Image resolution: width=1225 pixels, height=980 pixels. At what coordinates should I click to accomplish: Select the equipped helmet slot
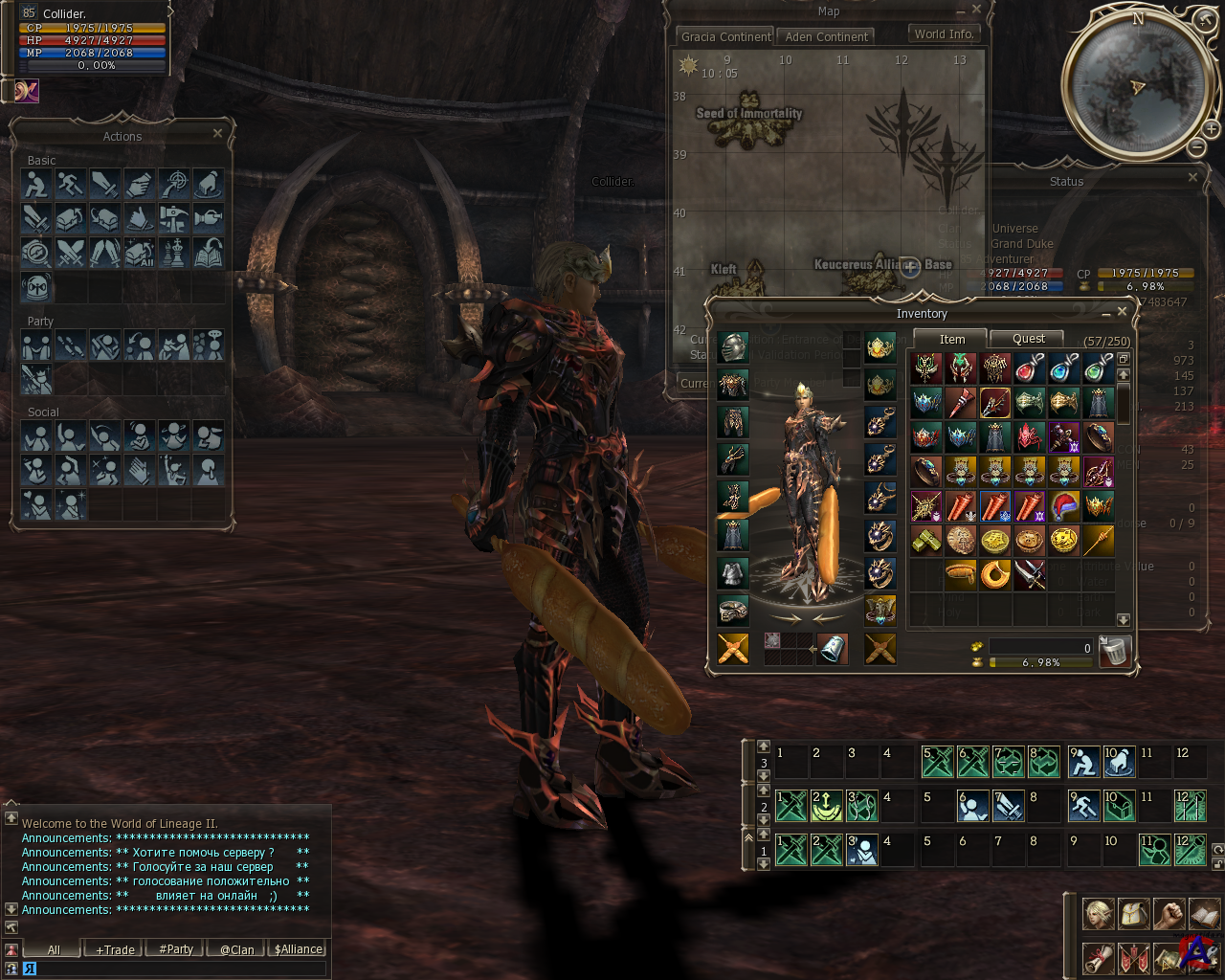[733, 346]
